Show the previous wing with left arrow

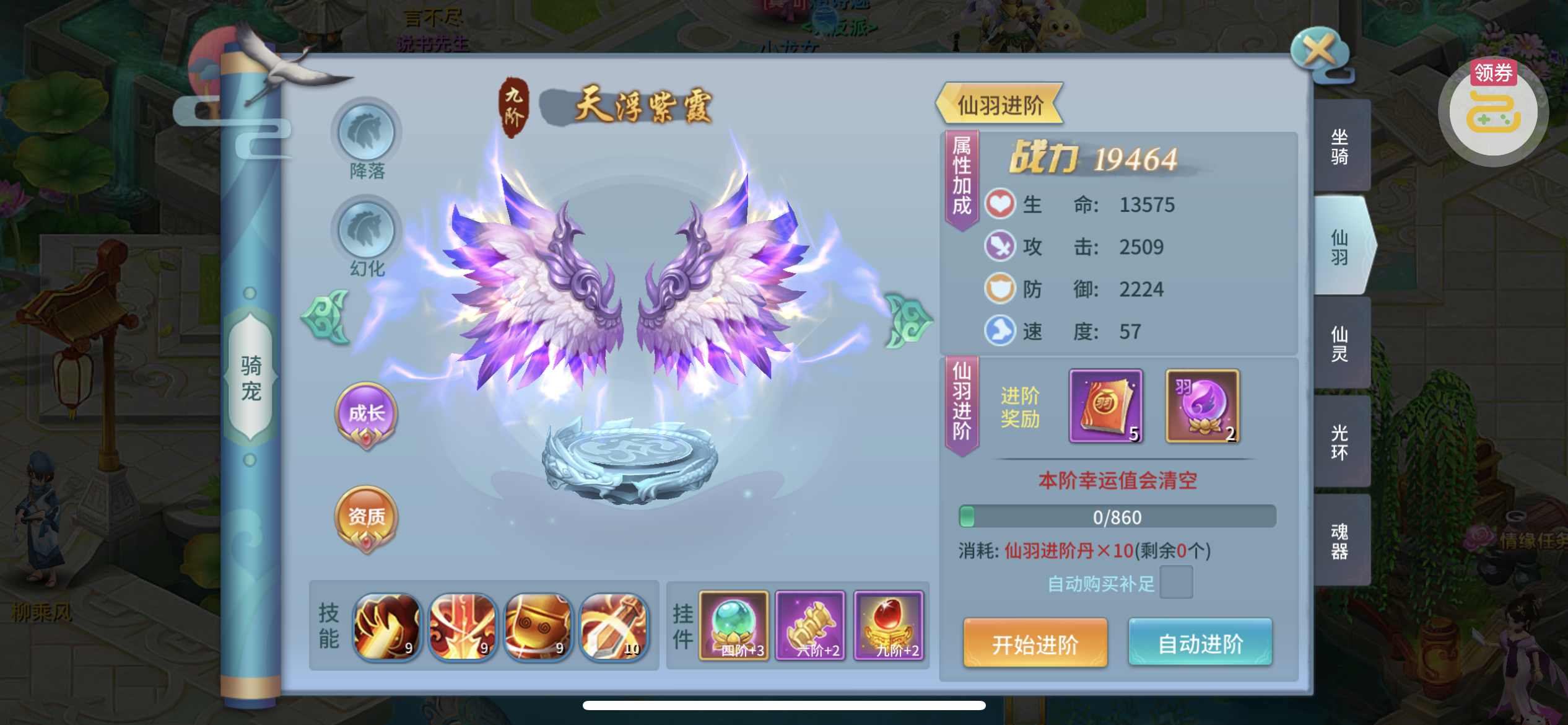point(326,318)
